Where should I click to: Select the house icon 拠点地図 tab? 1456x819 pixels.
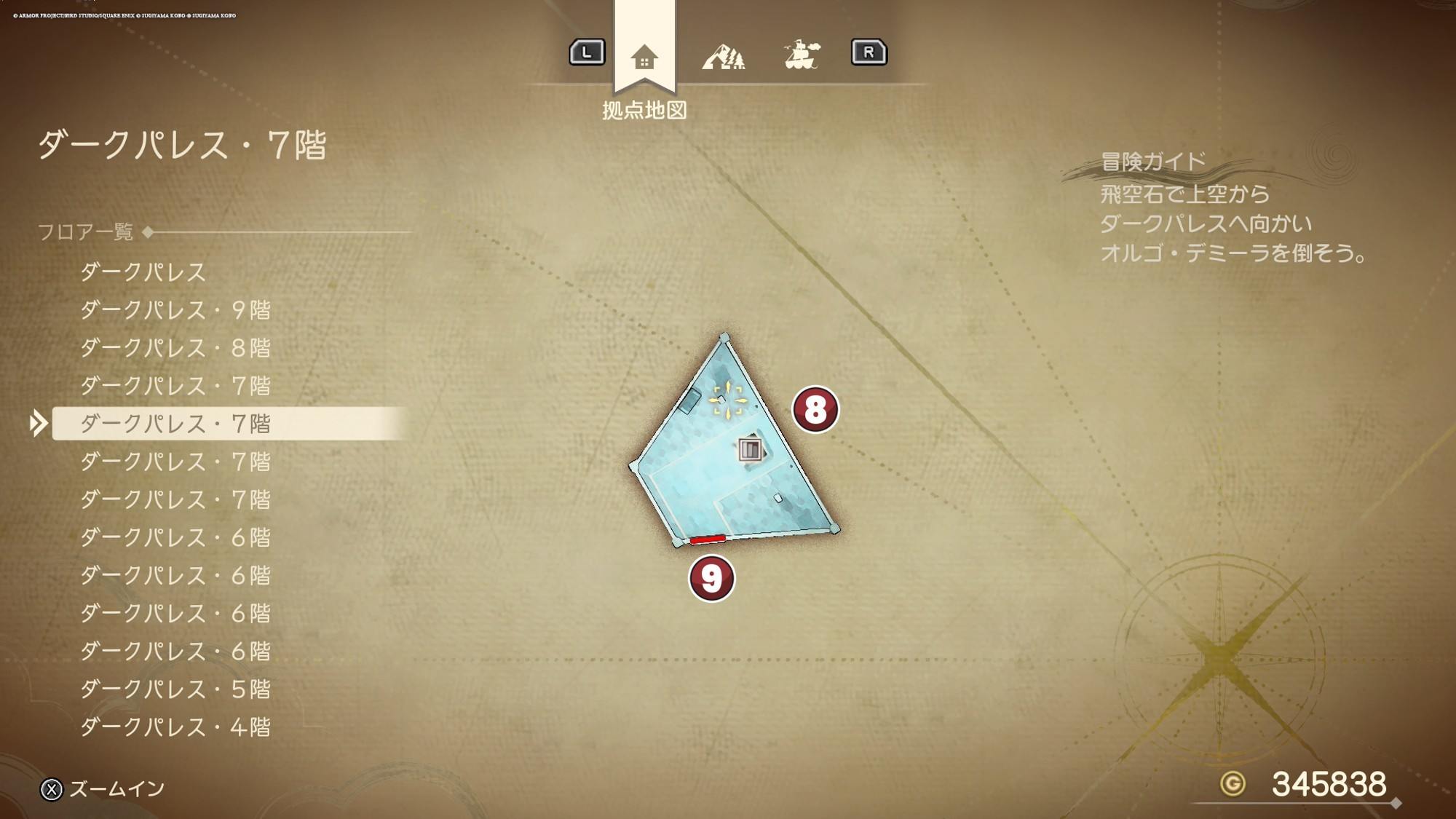point(644,57)
